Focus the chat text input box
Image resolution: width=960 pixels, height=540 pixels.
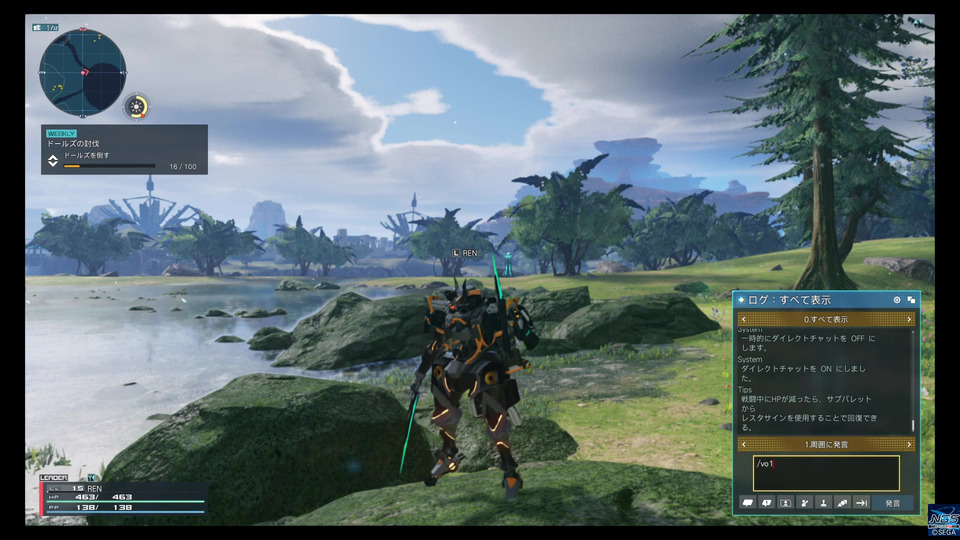click(826, 473)
